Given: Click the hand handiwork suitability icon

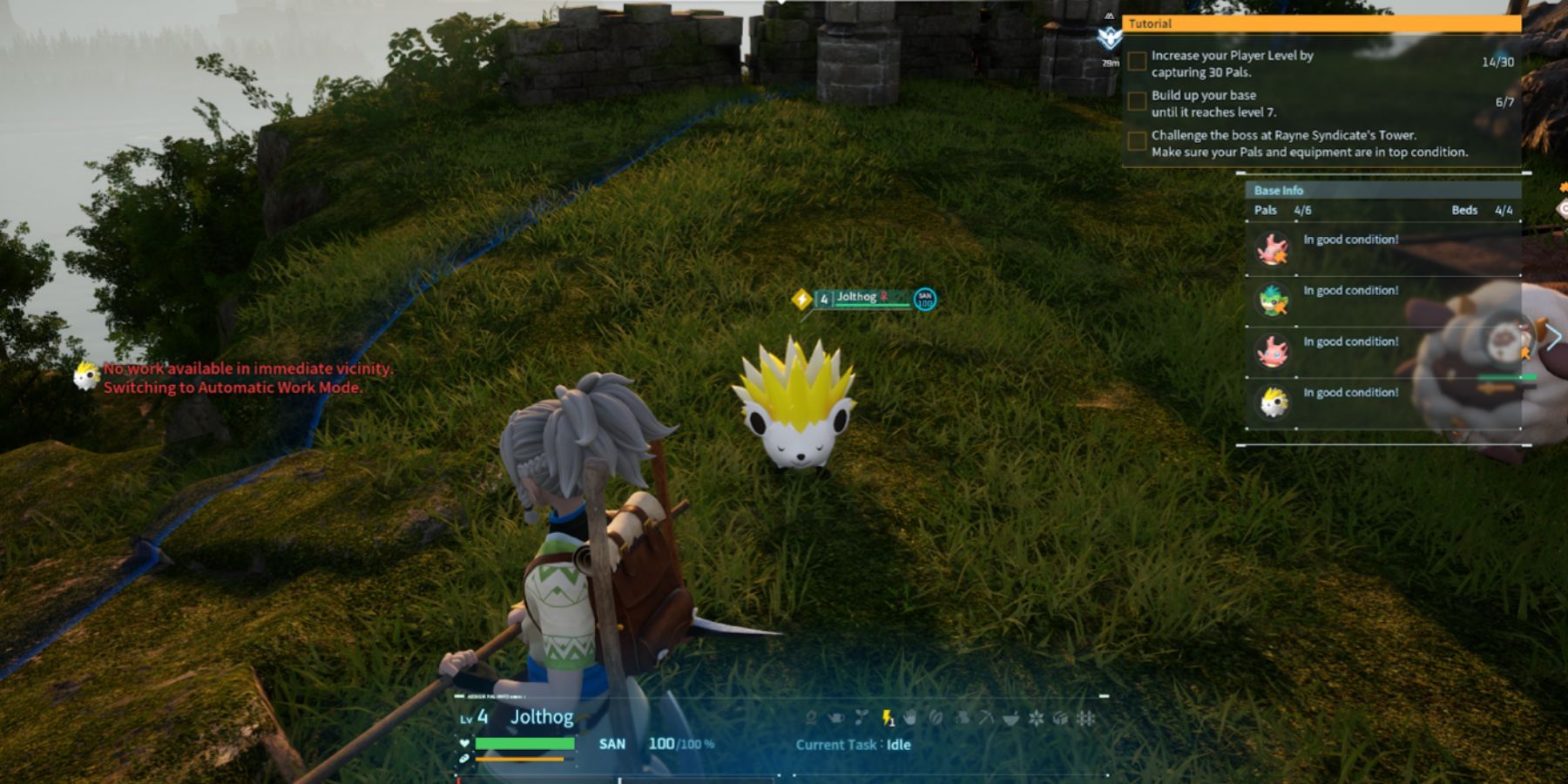Looking at the screenshot, I should [x=910, y=718].
